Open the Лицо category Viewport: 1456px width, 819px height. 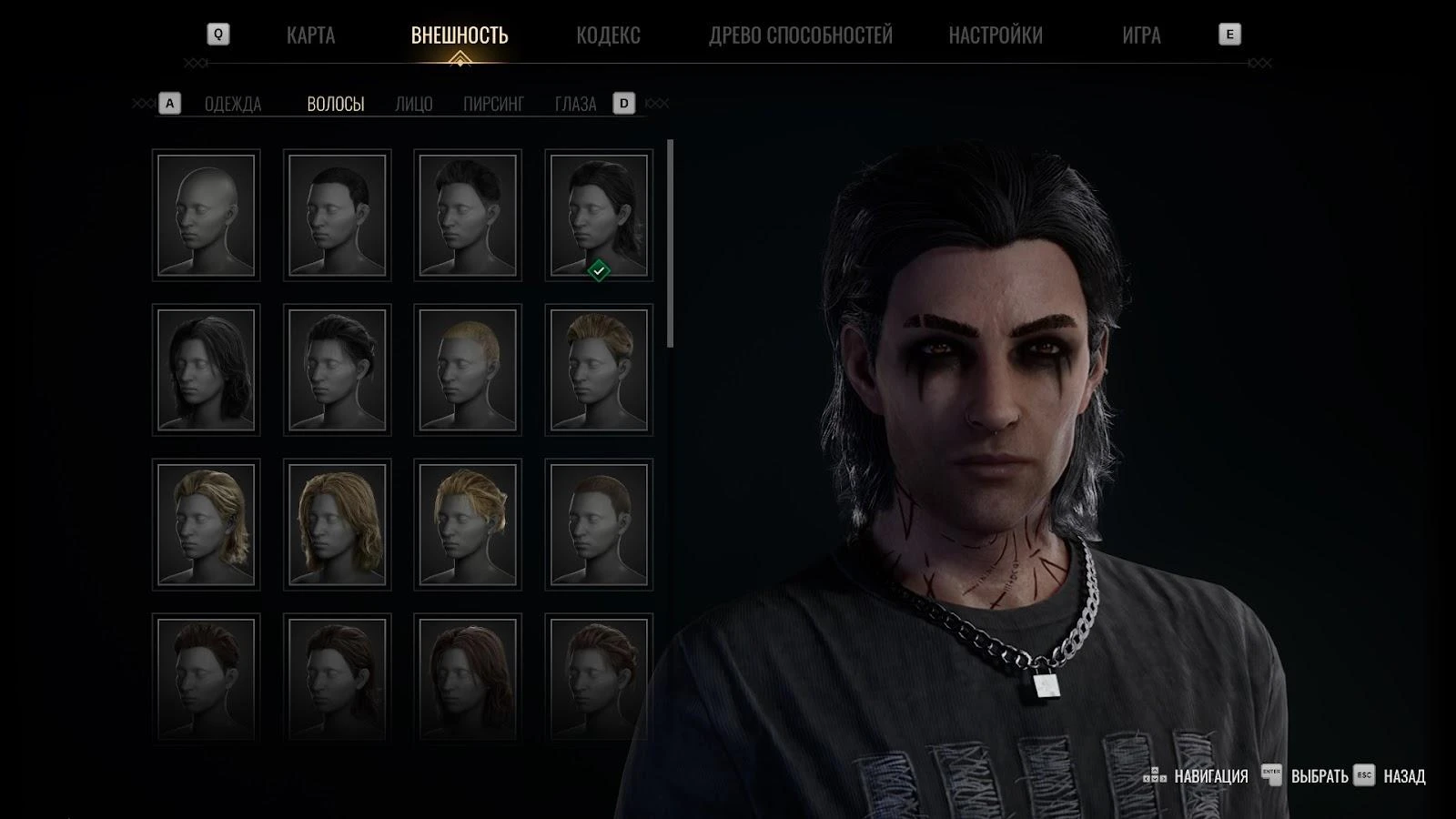414,104
